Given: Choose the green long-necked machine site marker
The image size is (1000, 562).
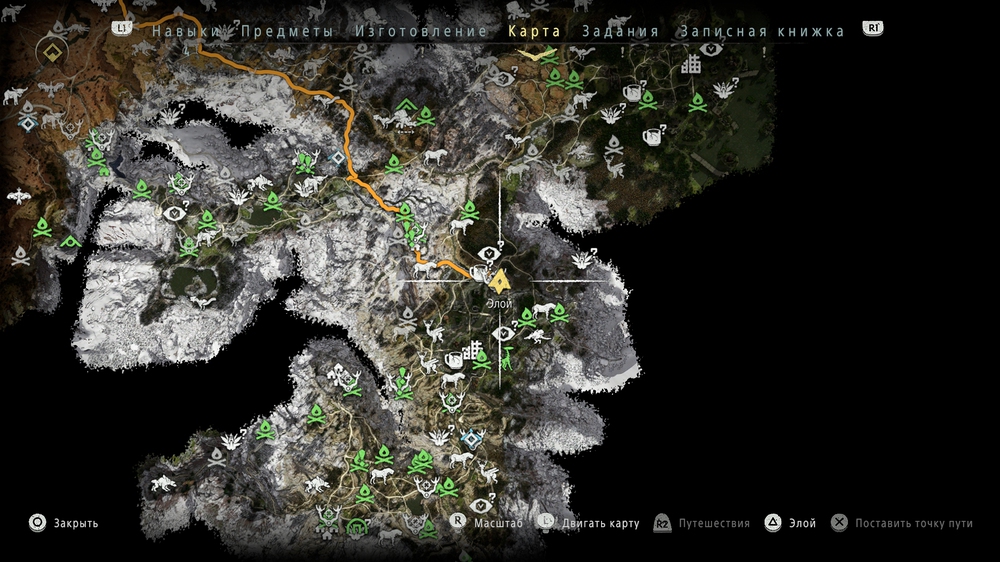Looking at the screenshot, I should (506, 357).
